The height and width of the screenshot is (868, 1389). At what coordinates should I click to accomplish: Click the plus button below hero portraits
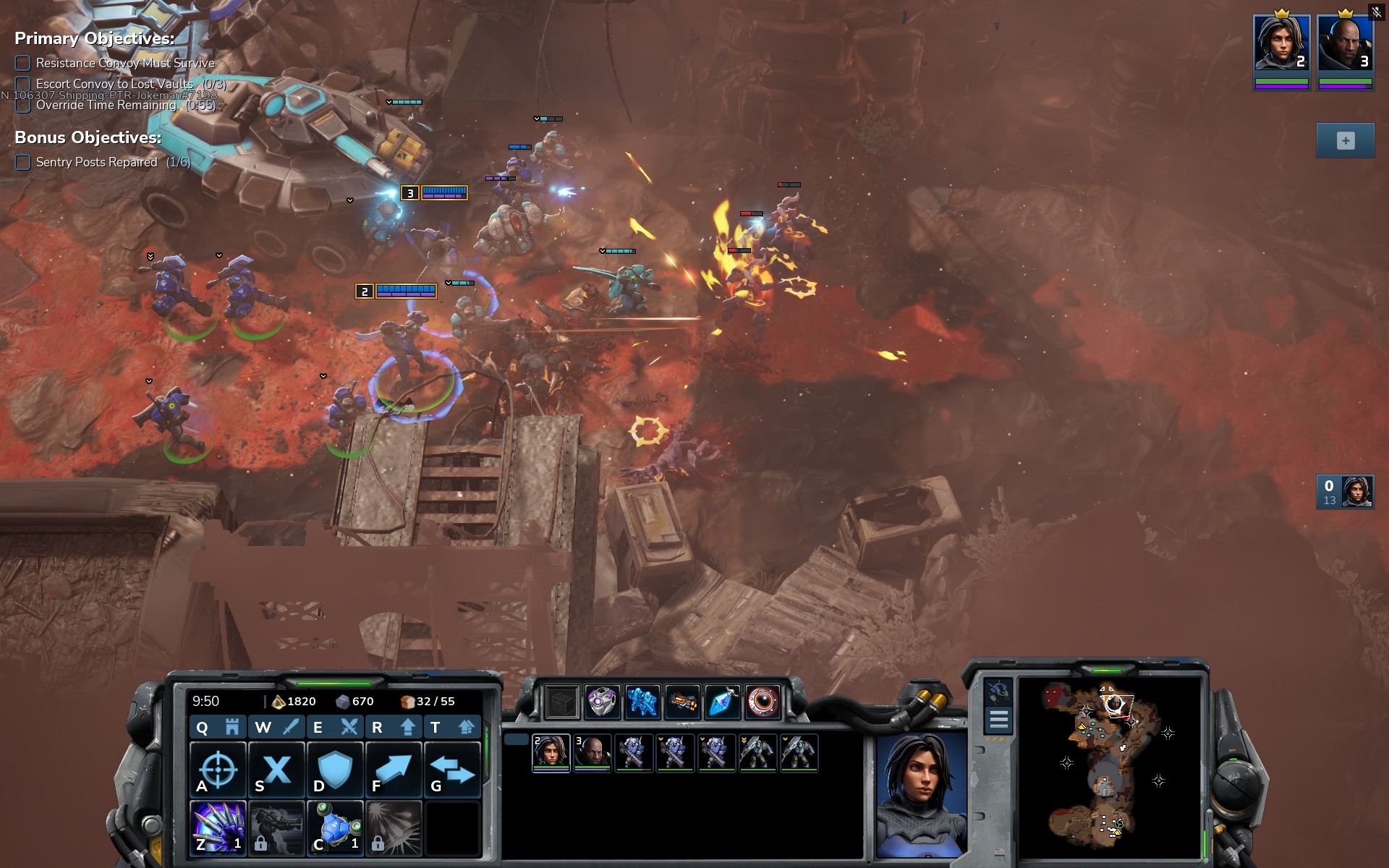coord(1345,141)
